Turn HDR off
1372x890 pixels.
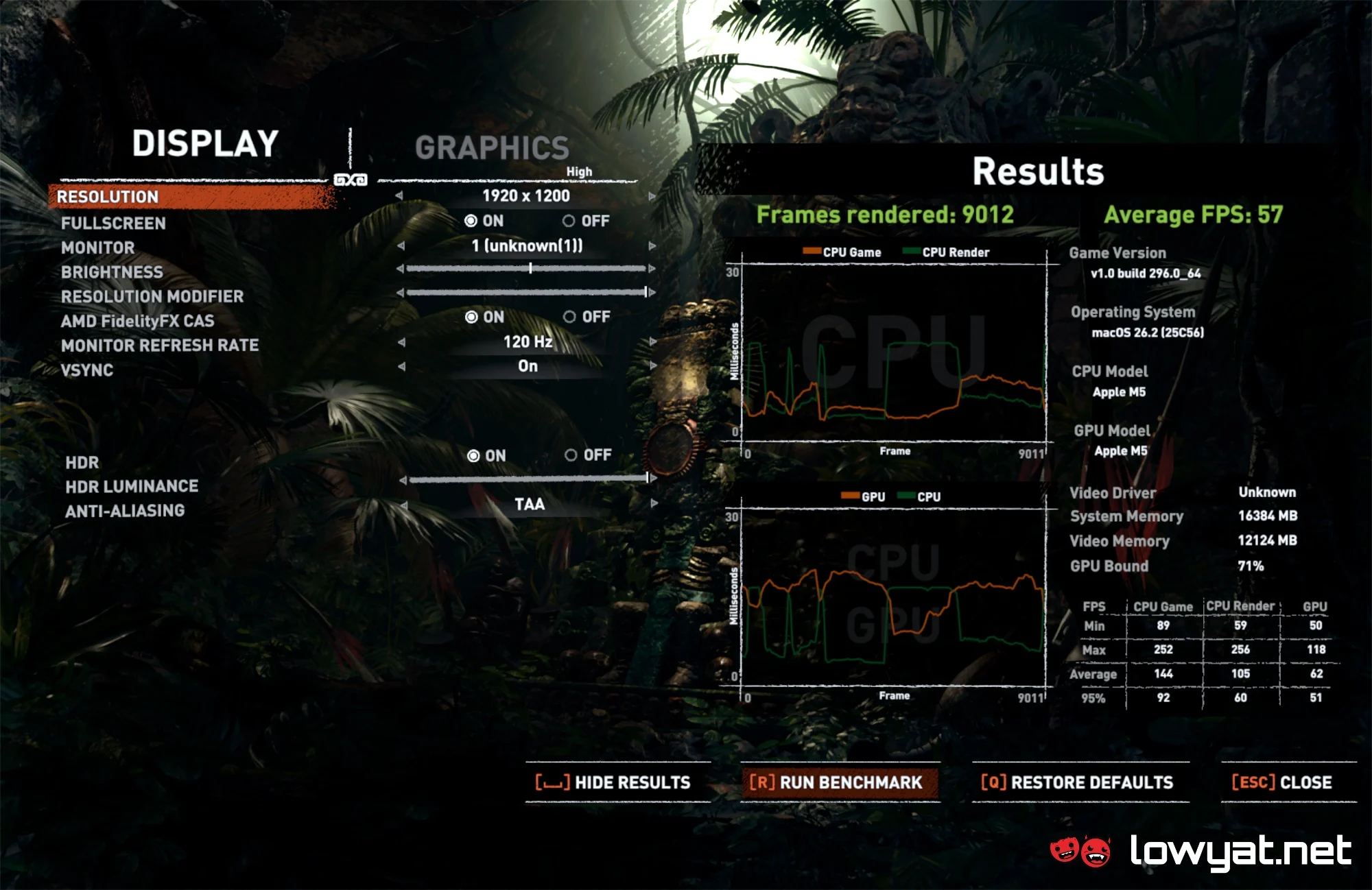pos(571,455)
